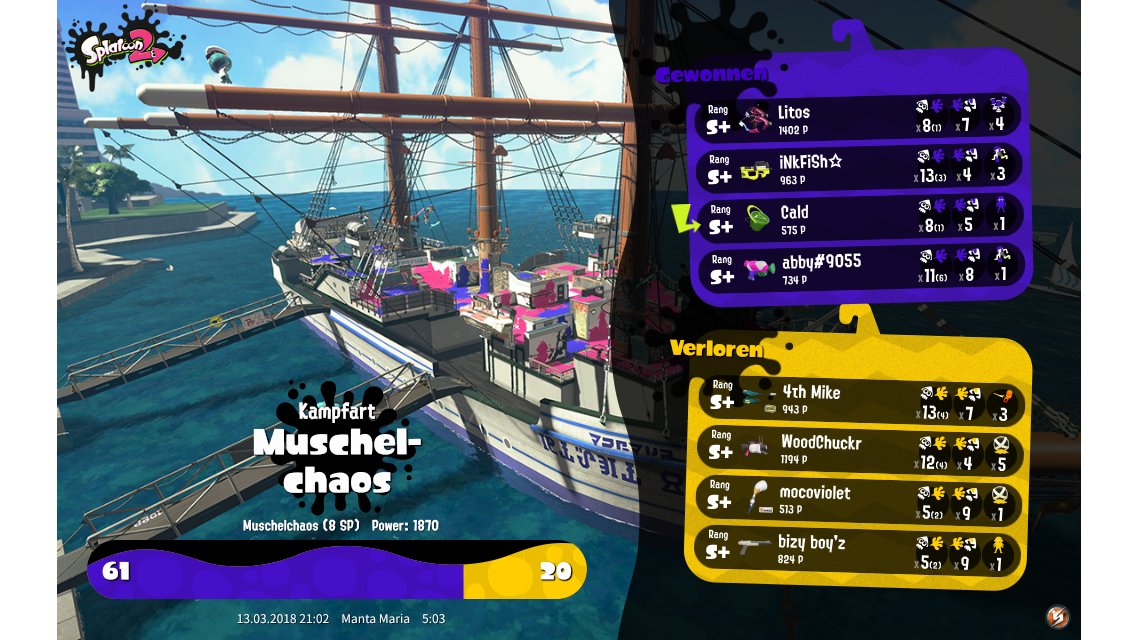Choose mocoviolet's row in the losers list

tap(858, 499)
